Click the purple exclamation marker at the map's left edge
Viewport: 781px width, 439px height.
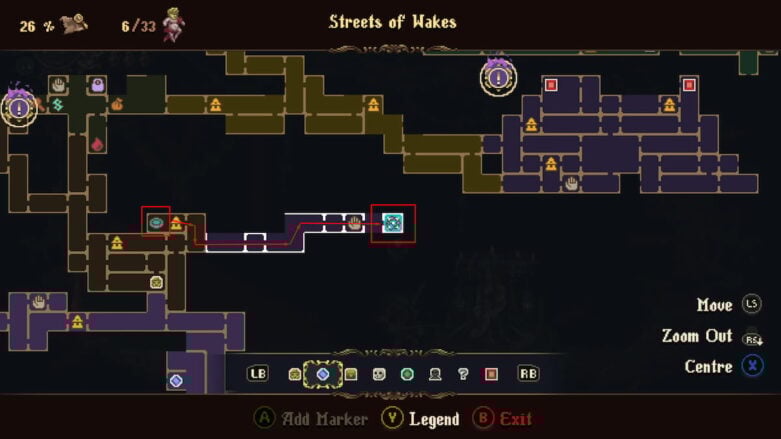tap(18, 106)
